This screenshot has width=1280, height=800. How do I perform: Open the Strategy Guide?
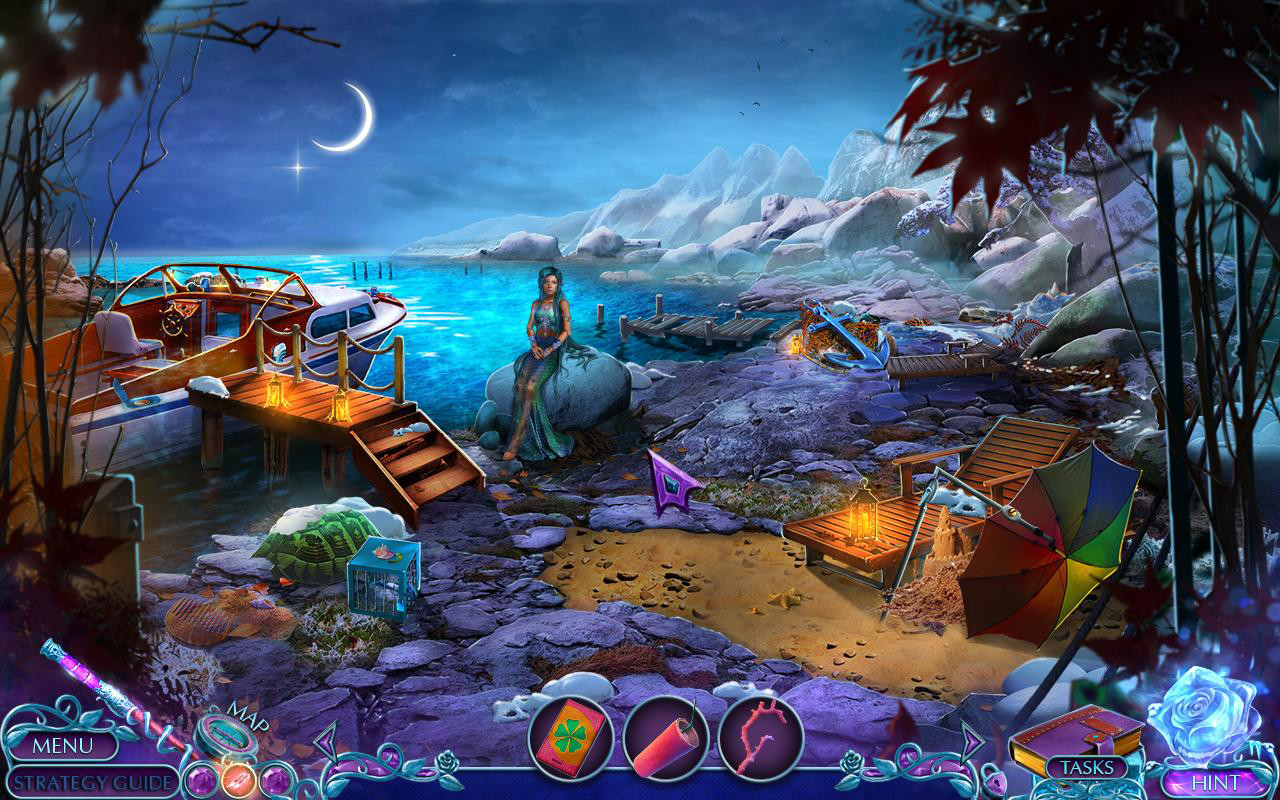88,782
